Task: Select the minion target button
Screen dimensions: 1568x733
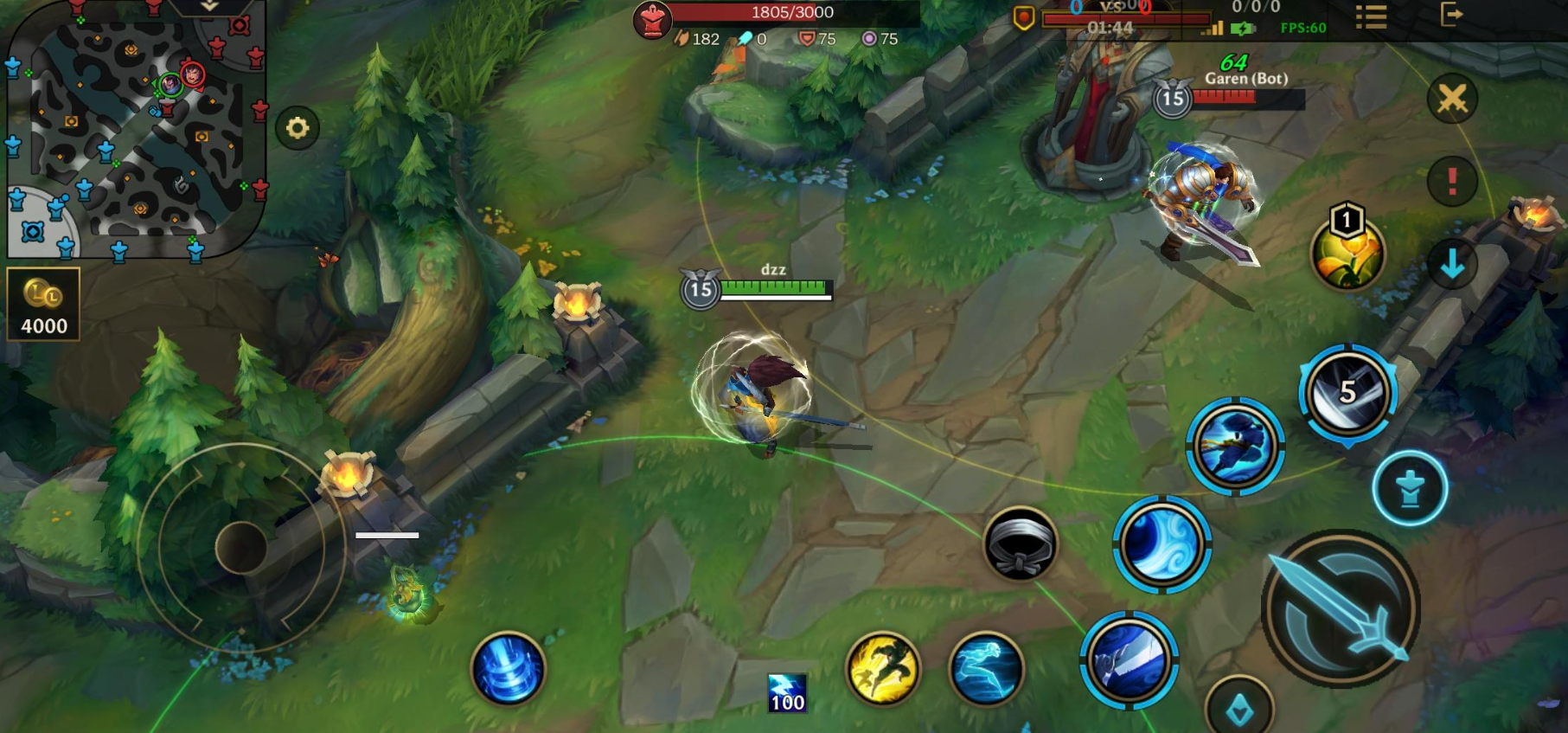Action: 1239,710
